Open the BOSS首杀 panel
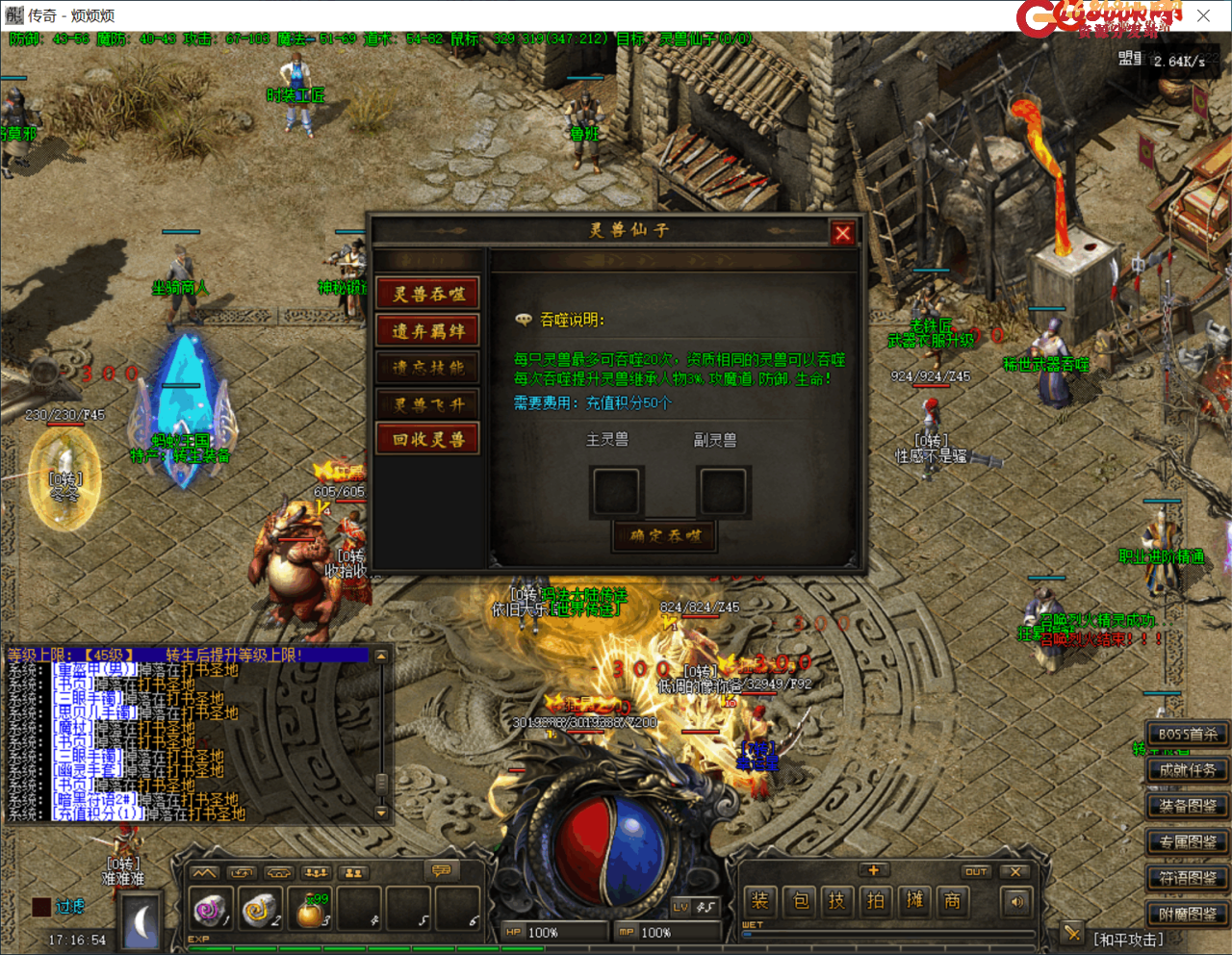Screen dimensions: 1232x955 coord(1188,735)
